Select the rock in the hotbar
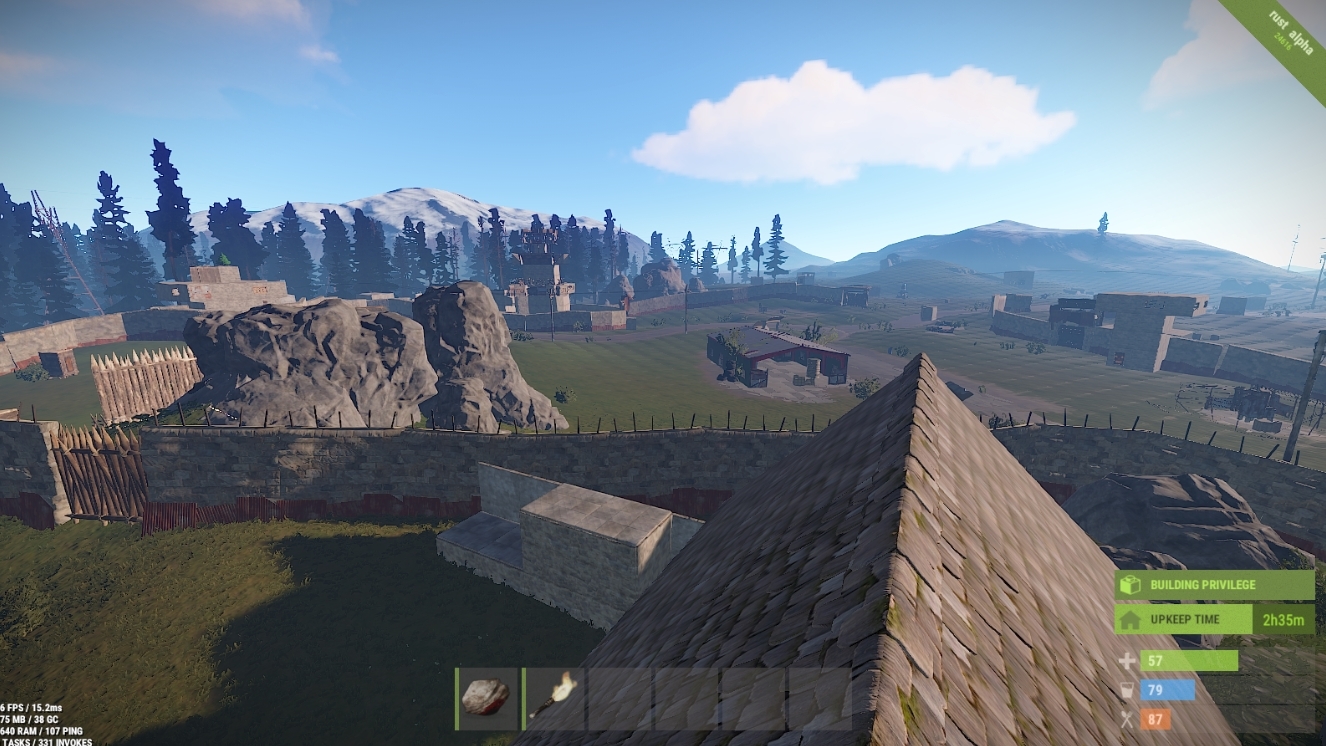The height and width of the screenshot is (746, 1326). coord(488,697)
